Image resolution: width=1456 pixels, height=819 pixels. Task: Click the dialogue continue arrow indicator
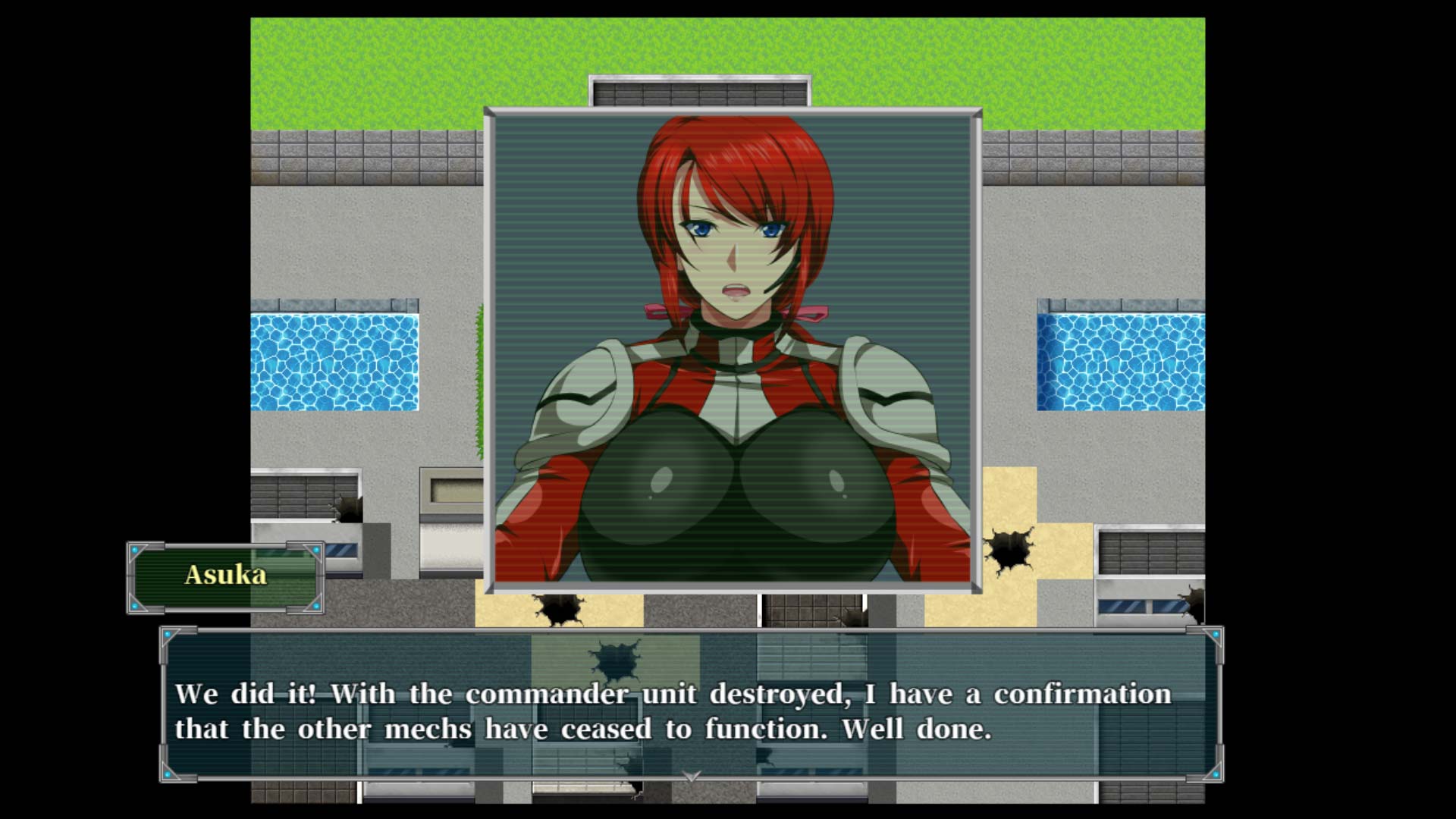[x=691, y=776]
